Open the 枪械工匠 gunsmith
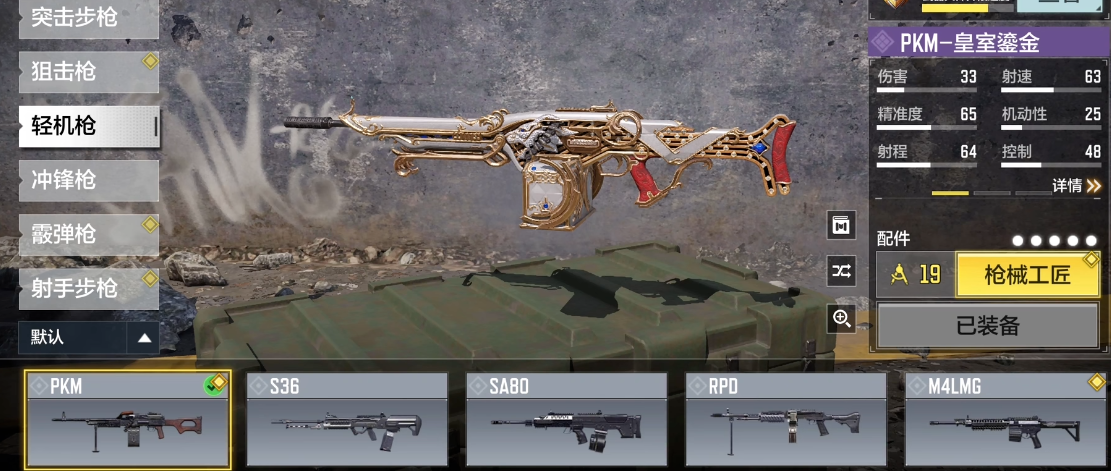 pos(1027,275)
